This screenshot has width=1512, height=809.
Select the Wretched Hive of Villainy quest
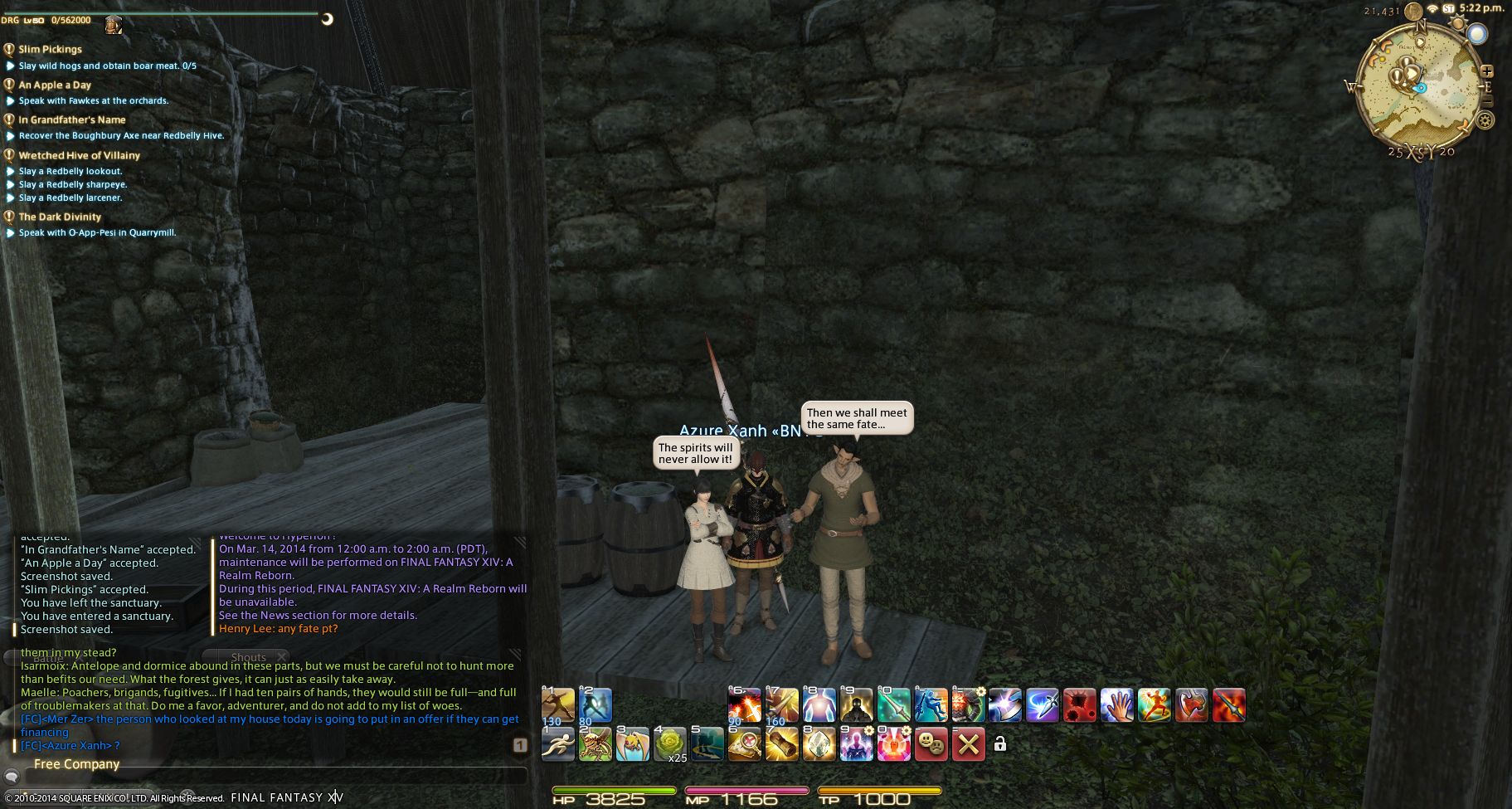click(x=79, y=155)
